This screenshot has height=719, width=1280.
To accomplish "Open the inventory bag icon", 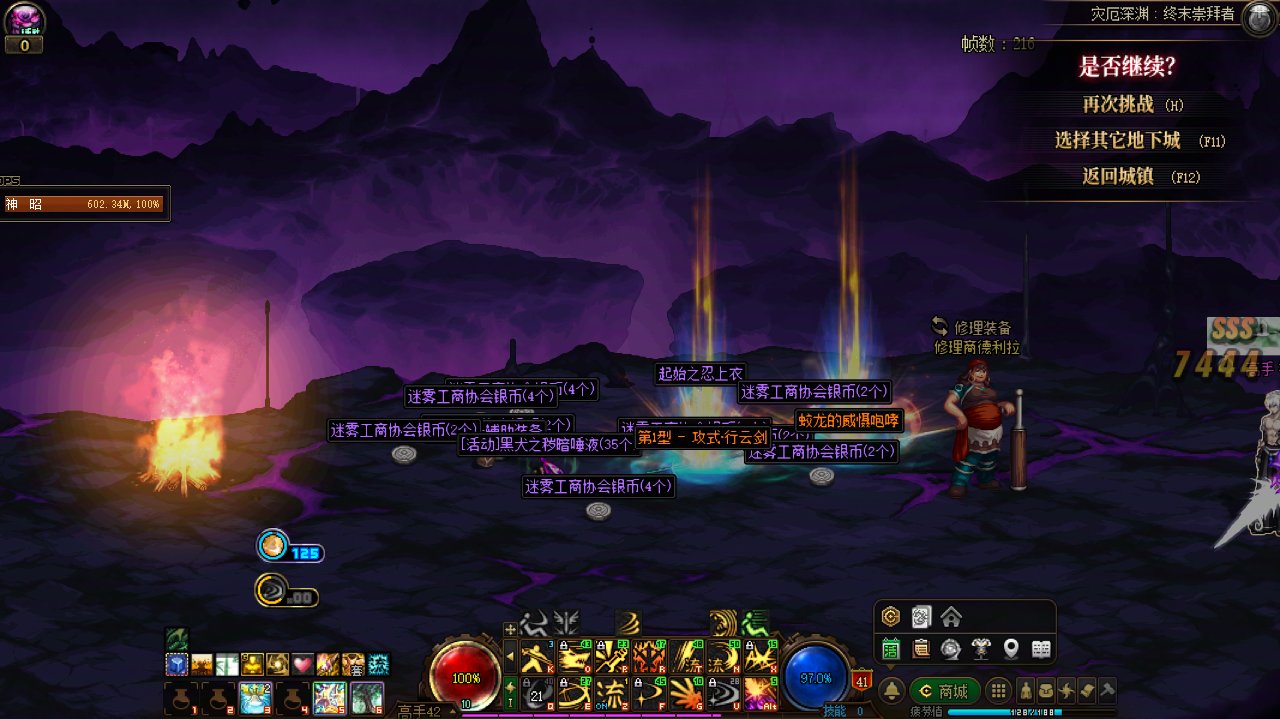I will (1045, 691).
